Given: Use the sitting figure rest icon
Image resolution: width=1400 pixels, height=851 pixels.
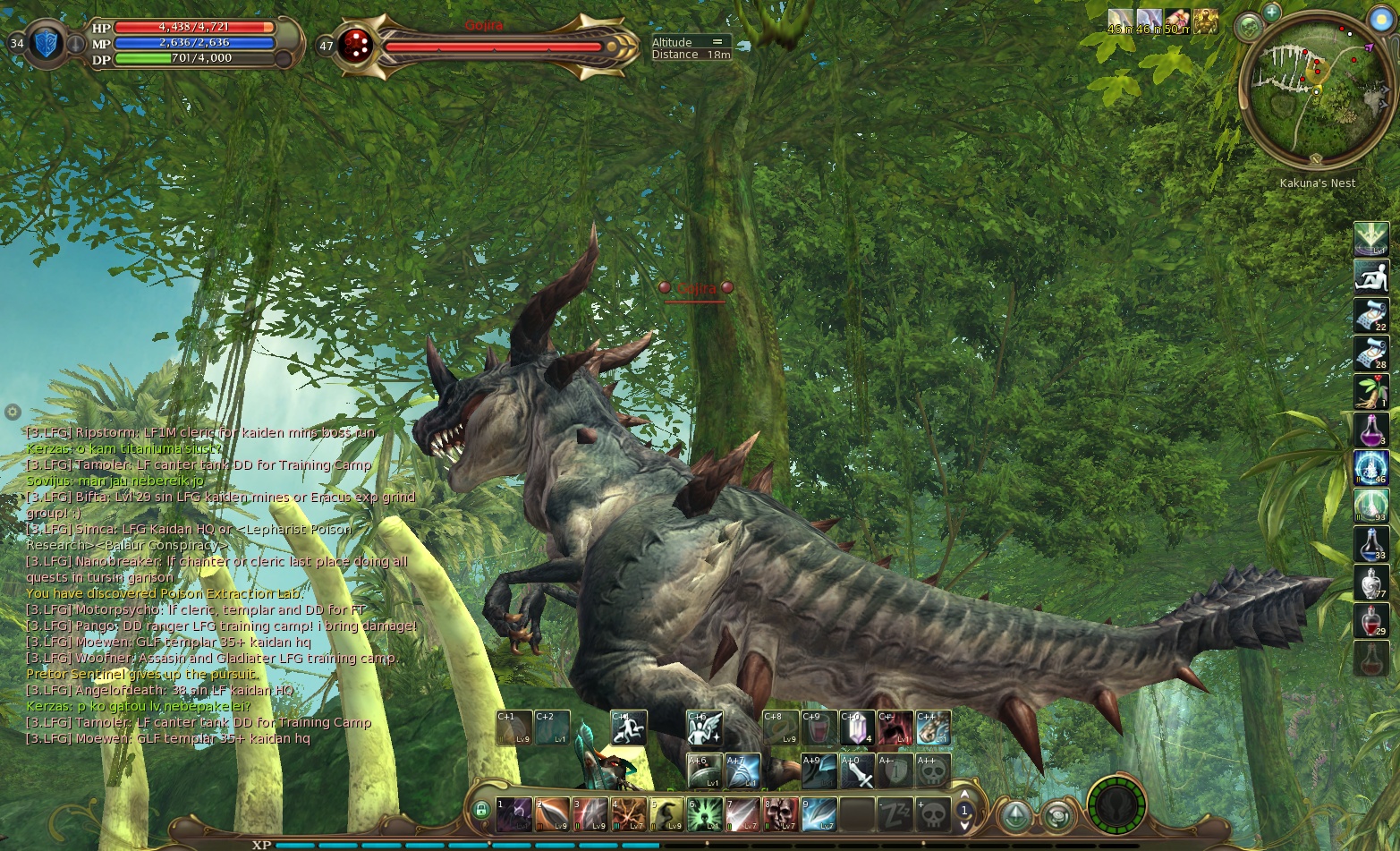Looking at the screenshot, I should click(x=1370, y=277).
